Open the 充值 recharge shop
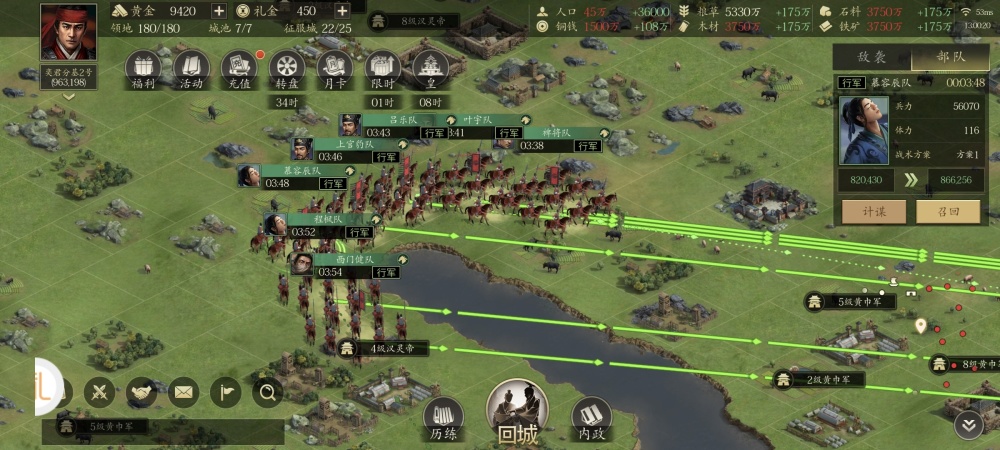This screenshot has height=450, width=1000. tap(239, 69)
